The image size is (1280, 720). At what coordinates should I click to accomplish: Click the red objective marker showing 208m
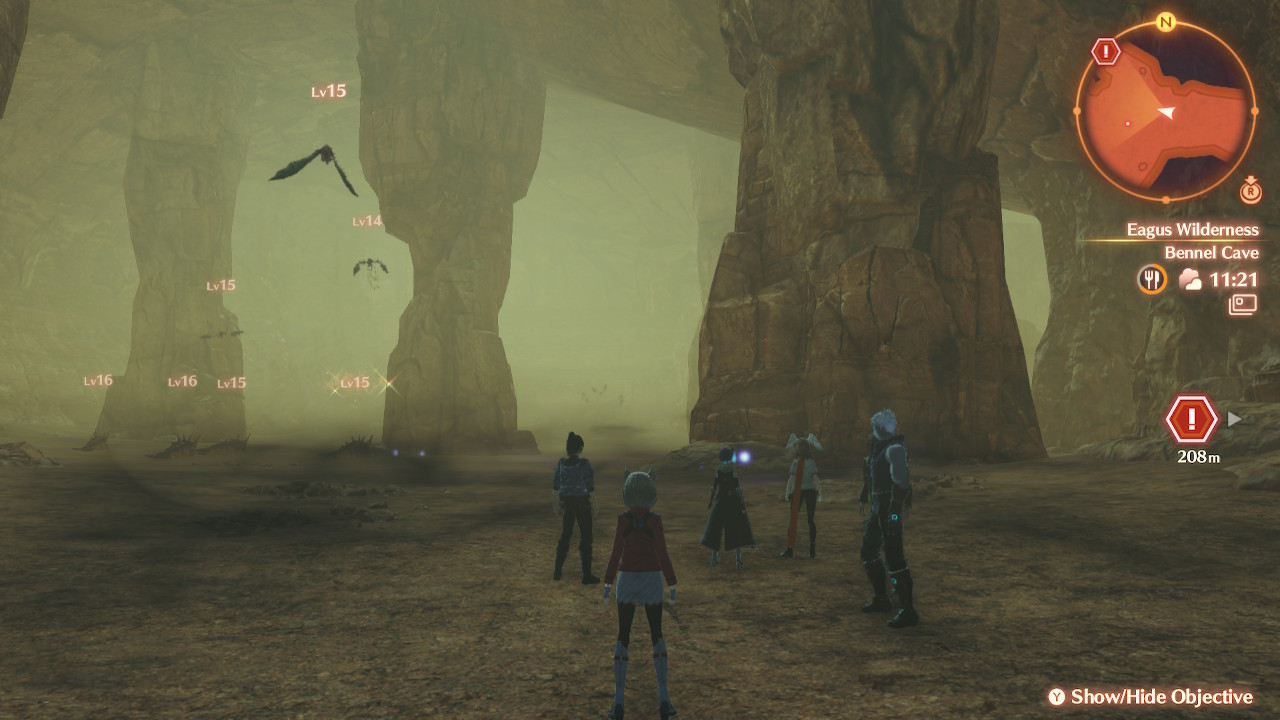coord(1191,419)
